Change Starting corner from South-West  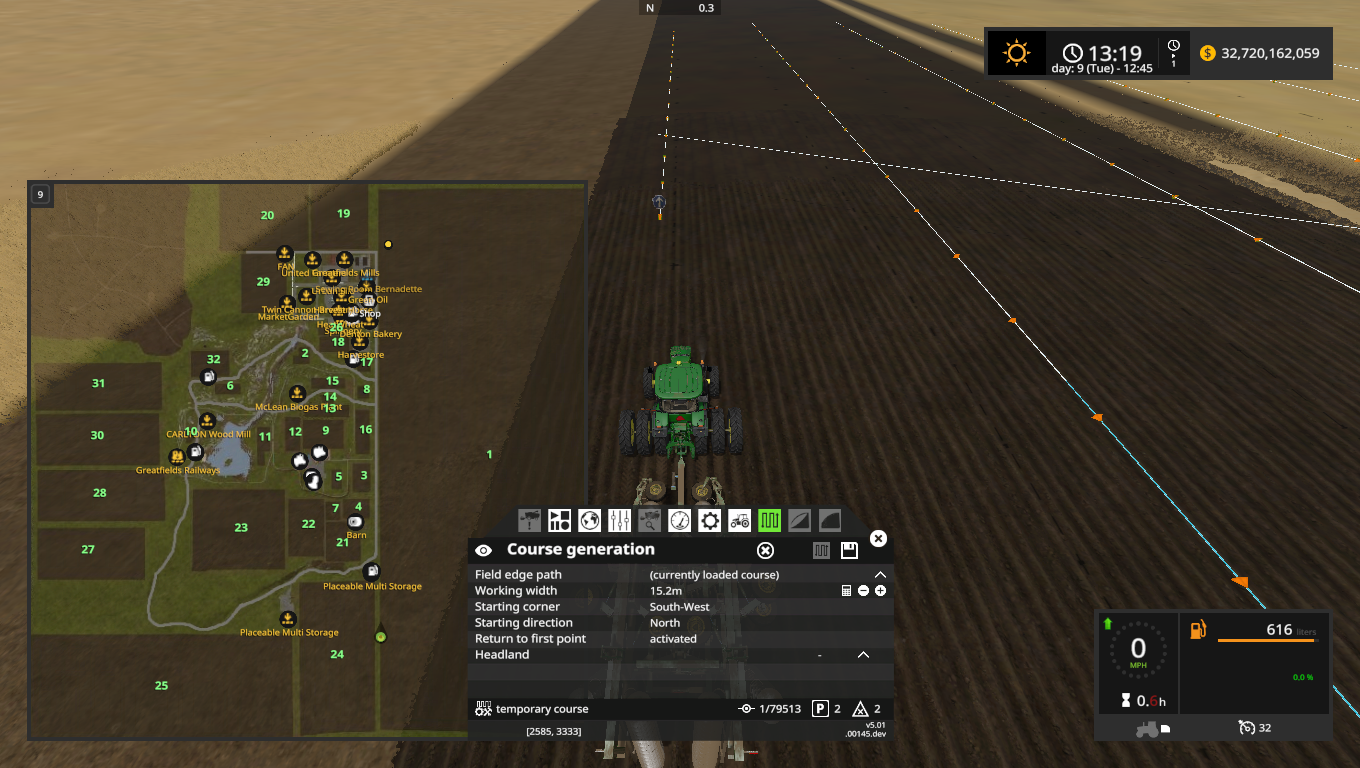(679, 606)
